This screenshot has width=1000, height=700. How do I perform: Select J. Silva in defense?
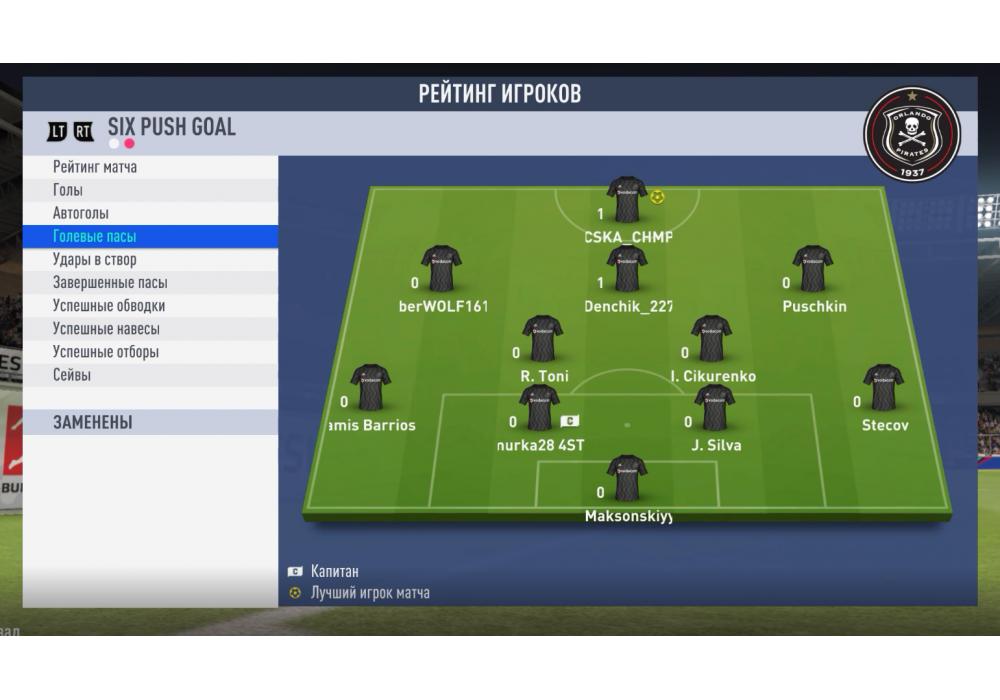(x=715, y=408)
